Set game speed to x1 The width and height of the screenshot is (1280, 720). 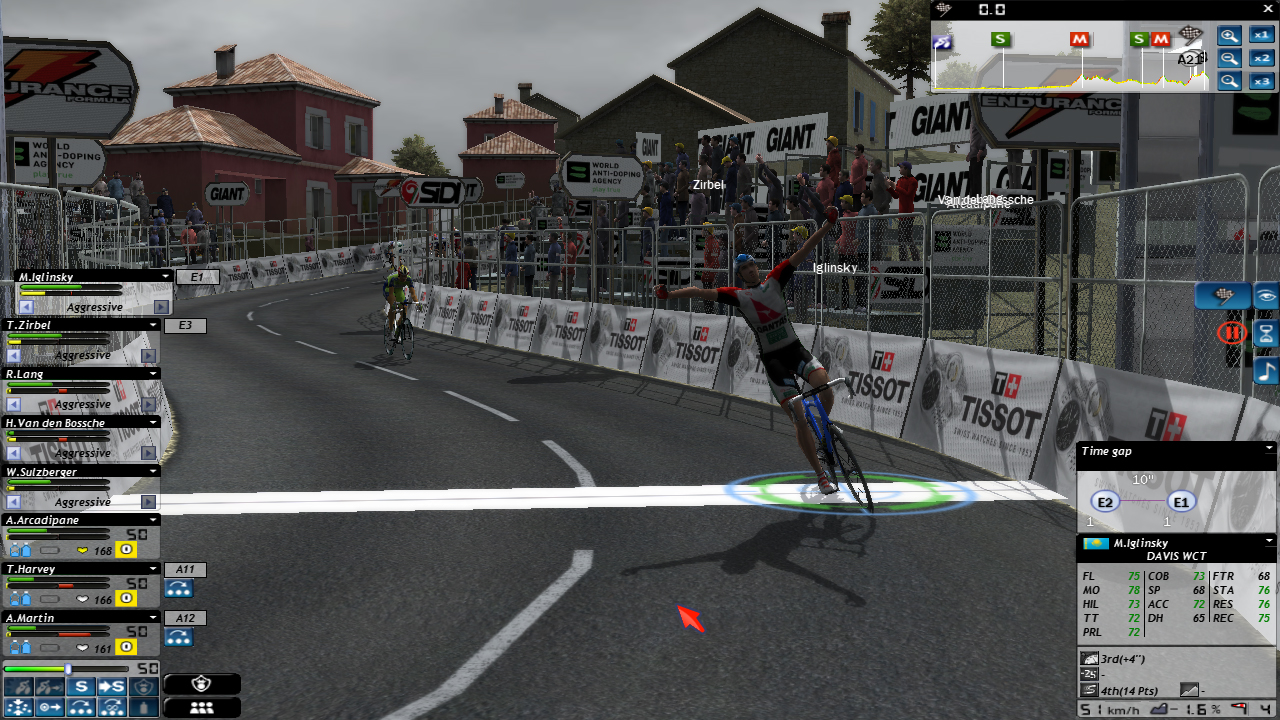1260,36
